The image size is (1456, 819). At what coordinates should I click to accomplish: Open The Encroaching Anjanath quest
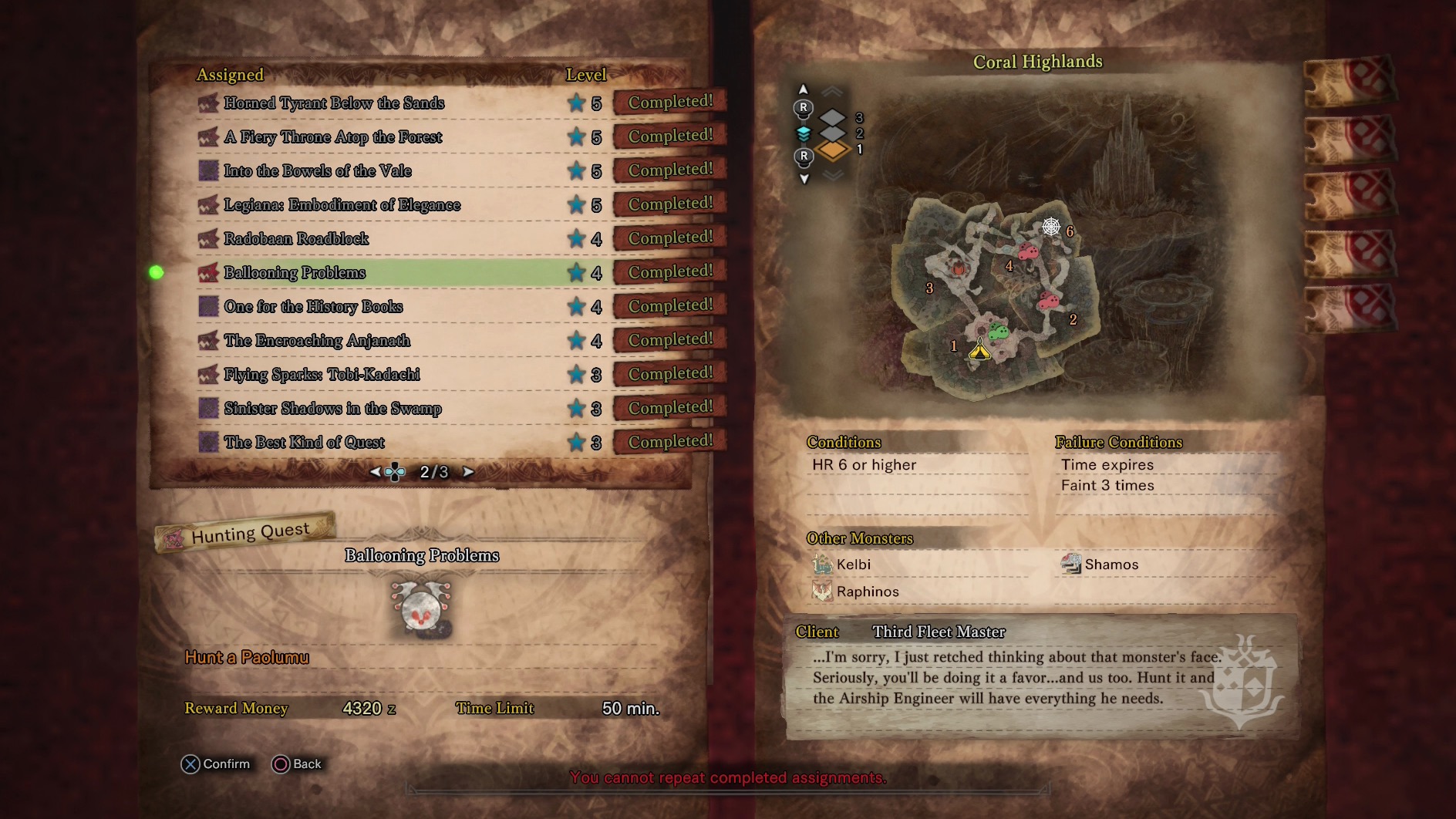(x=317, y=341)
